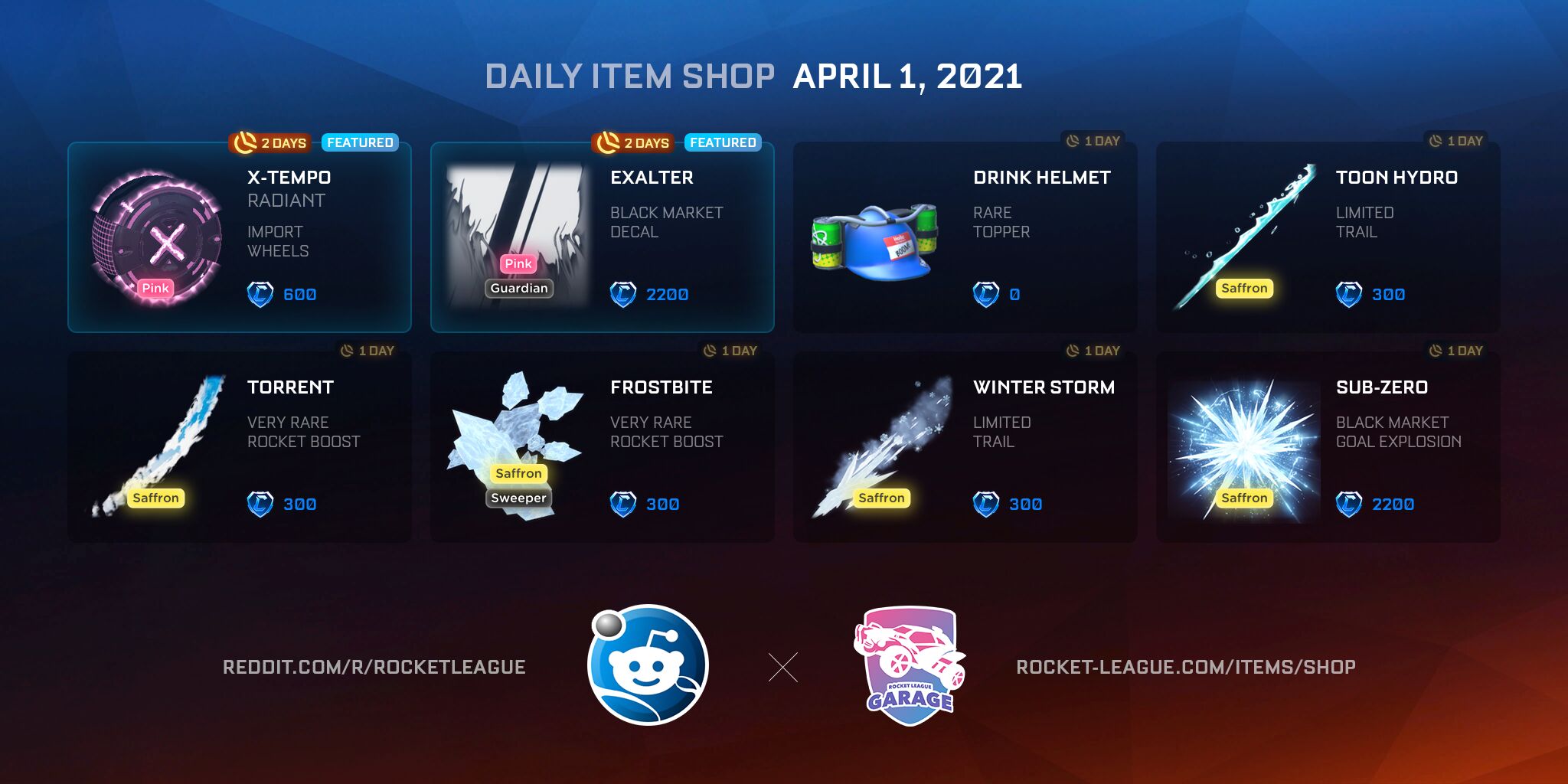Pick the free Drink Helmet topper
The image size is (1568, 784).
(965, 237)
